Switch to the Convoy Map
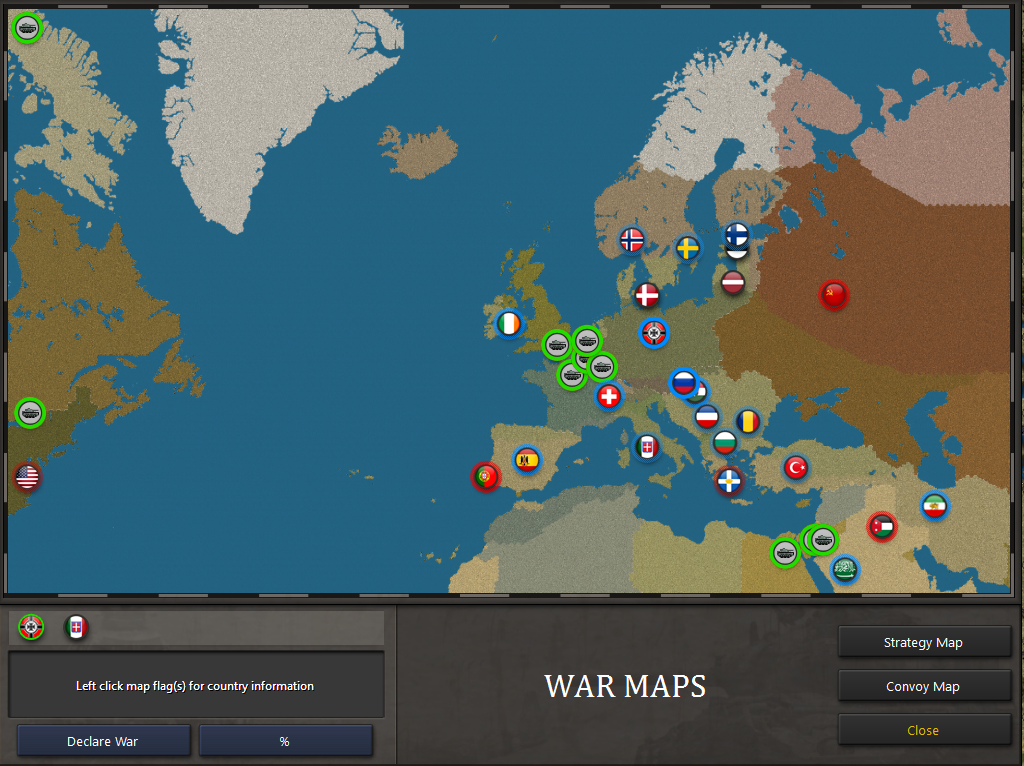 coord(923,686)
